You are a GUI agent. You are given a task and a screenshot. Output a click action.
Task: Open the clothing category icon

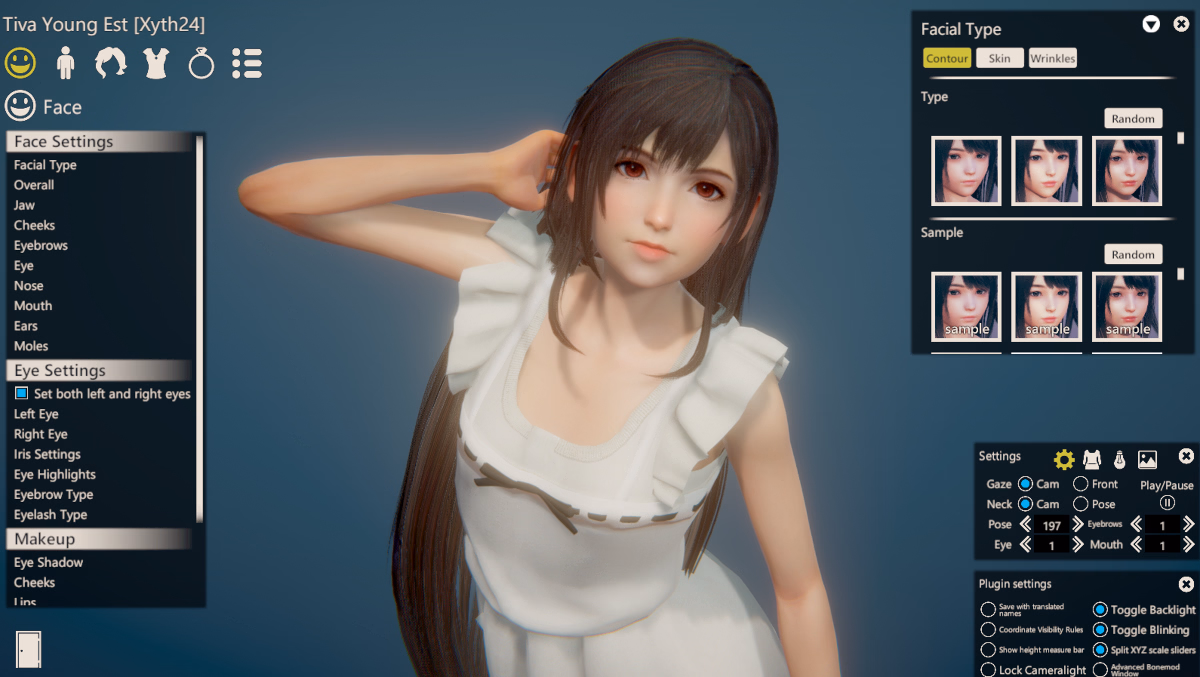tap(156, 63)
